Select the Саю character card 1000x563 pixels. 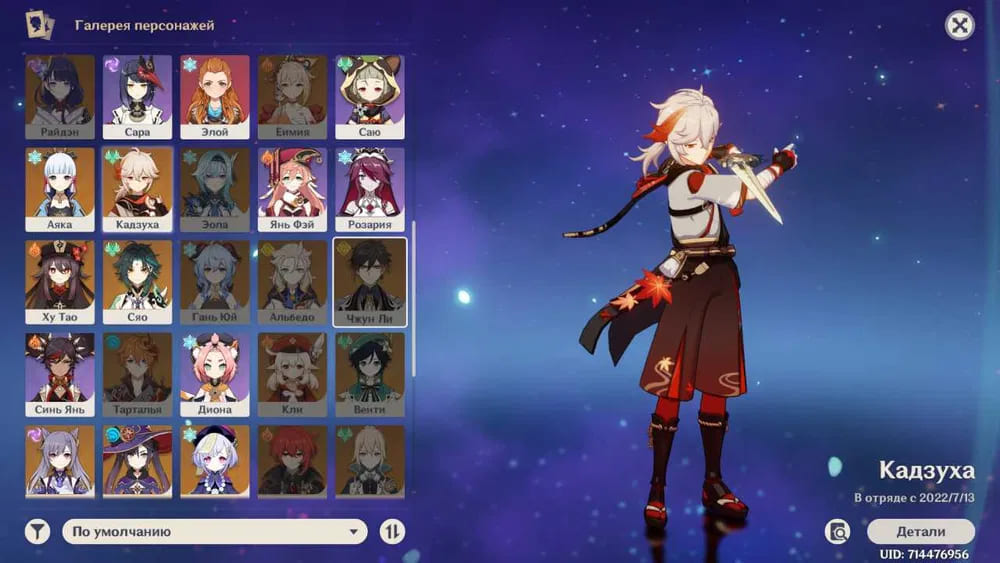click(370, 96)
